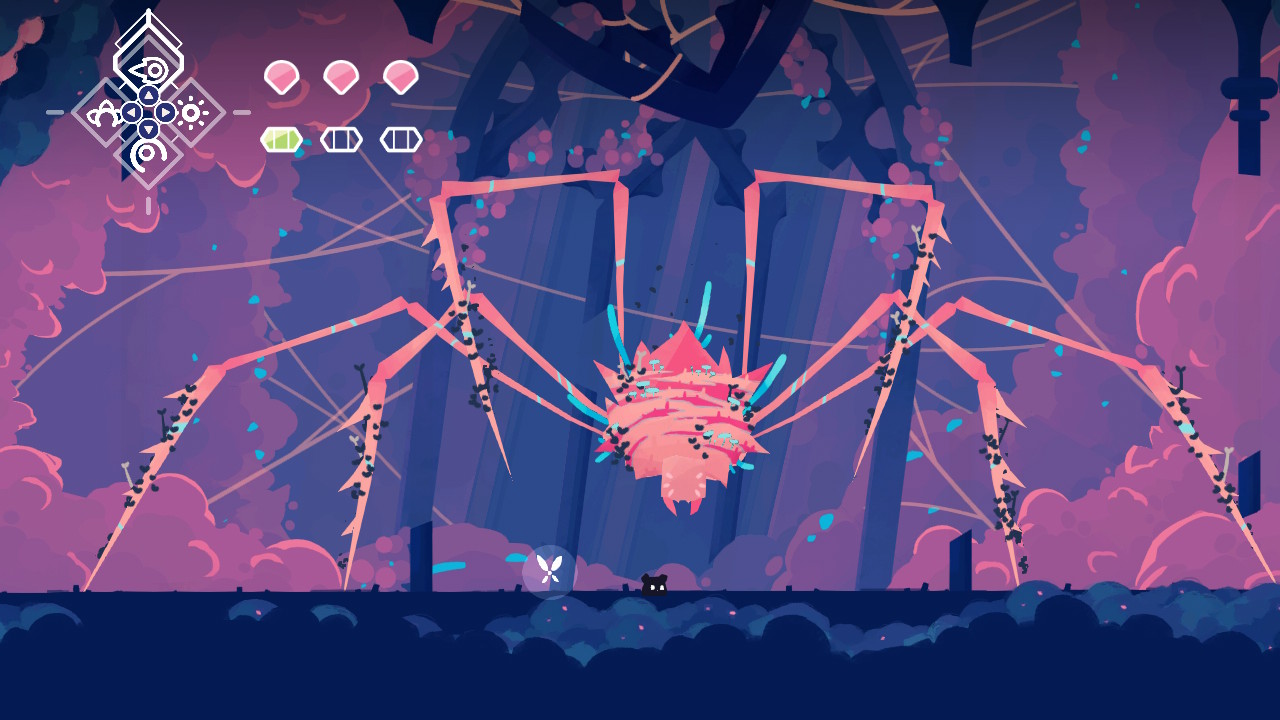Screen dimensions: 1280x720
Task: Click the first pink health teardrop gem
Action: [x=281, y=75]
